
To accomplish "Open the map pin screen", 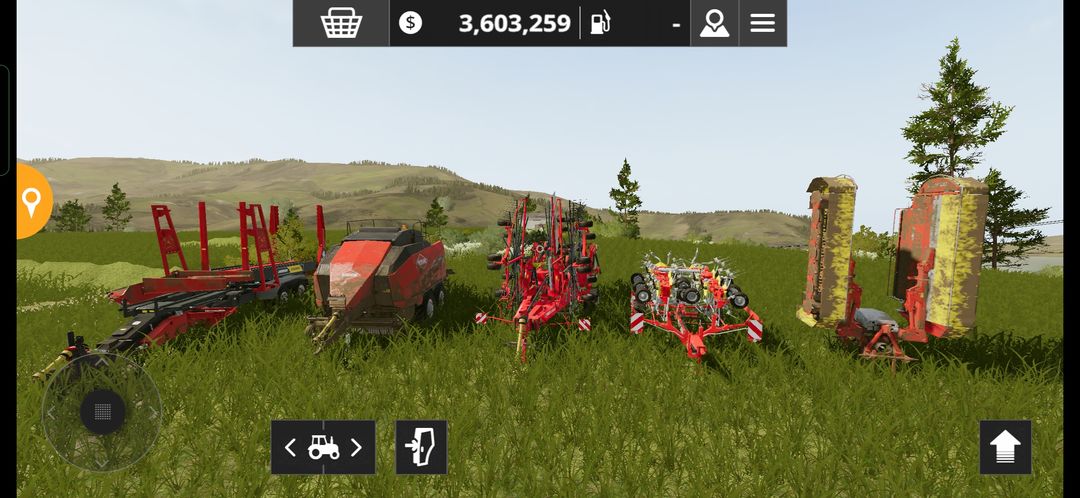I will tap(714, 23).
